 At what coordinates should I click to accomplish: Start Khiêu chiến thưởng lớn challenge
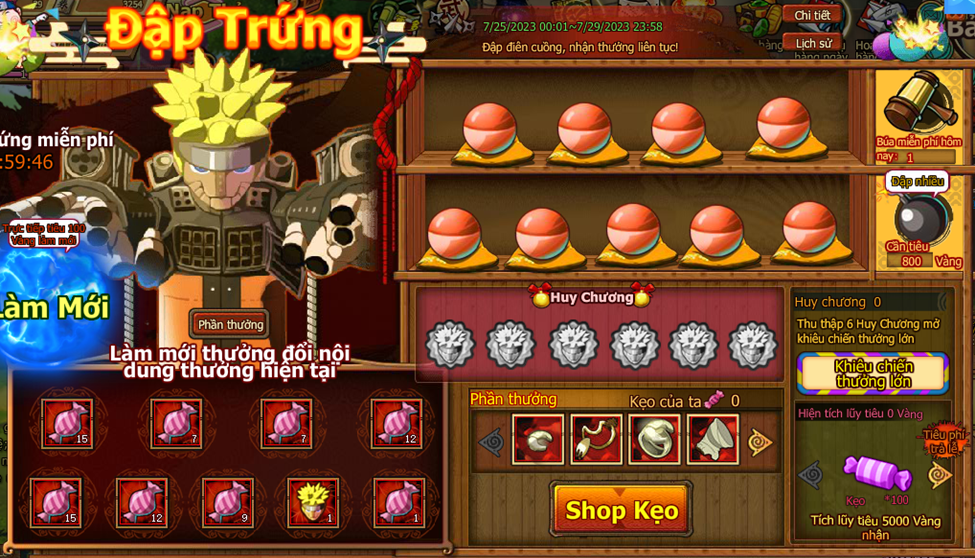[x=873, y=373]
